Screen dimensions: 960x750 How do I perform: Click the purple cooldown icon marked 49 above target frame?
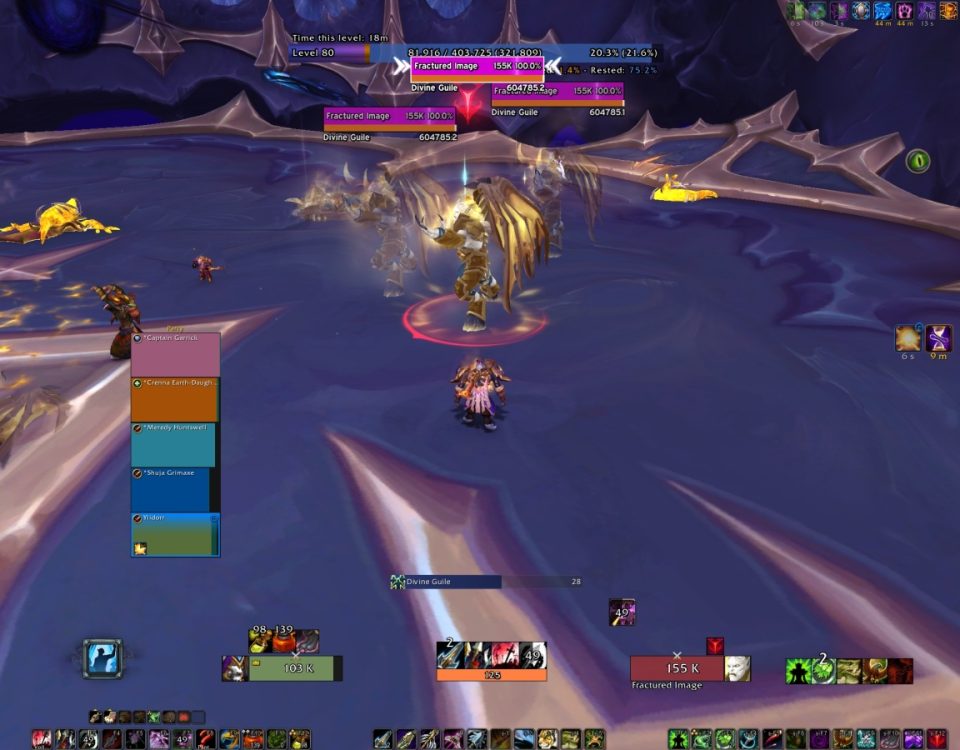(622, 612)
